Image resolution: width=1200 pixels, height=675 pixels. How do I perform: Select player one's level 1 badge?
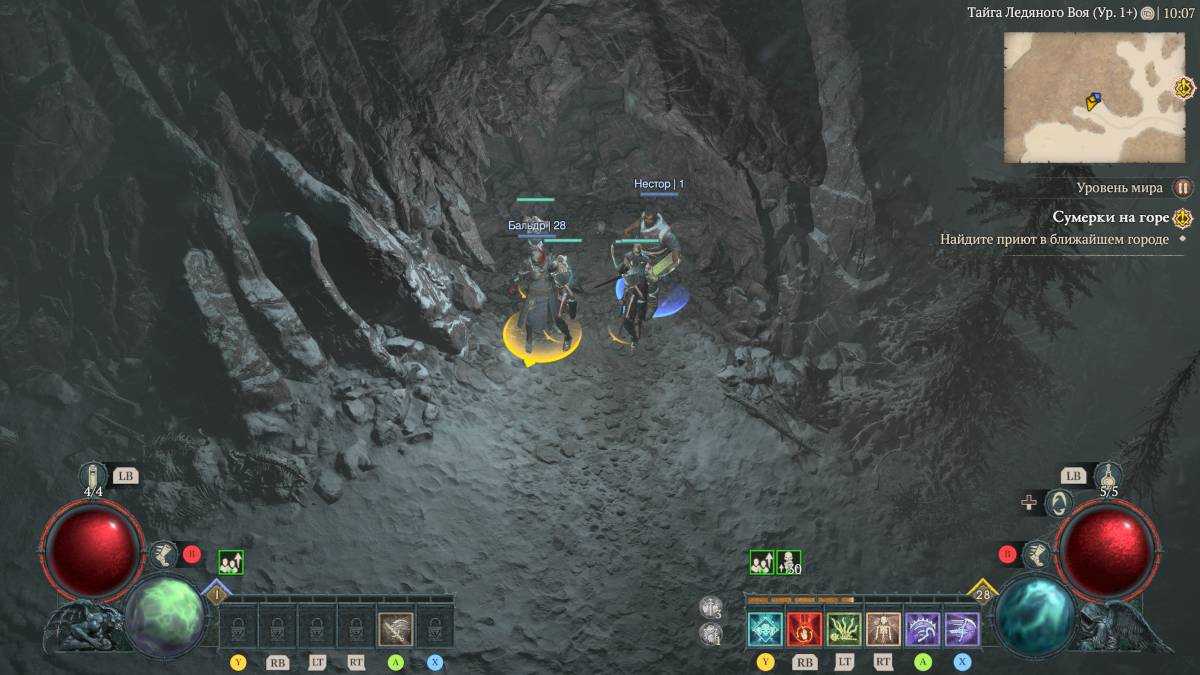coord(217,594)
